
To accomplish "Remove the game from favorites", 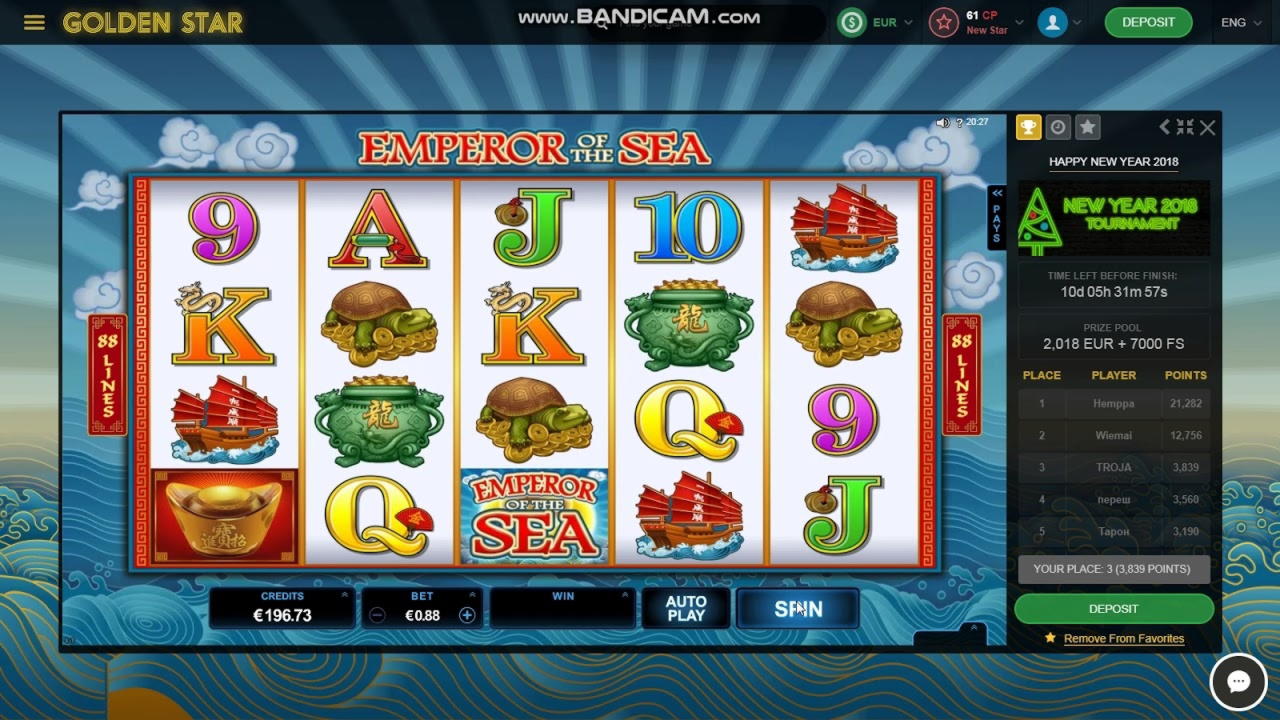I will [1123, 638].
